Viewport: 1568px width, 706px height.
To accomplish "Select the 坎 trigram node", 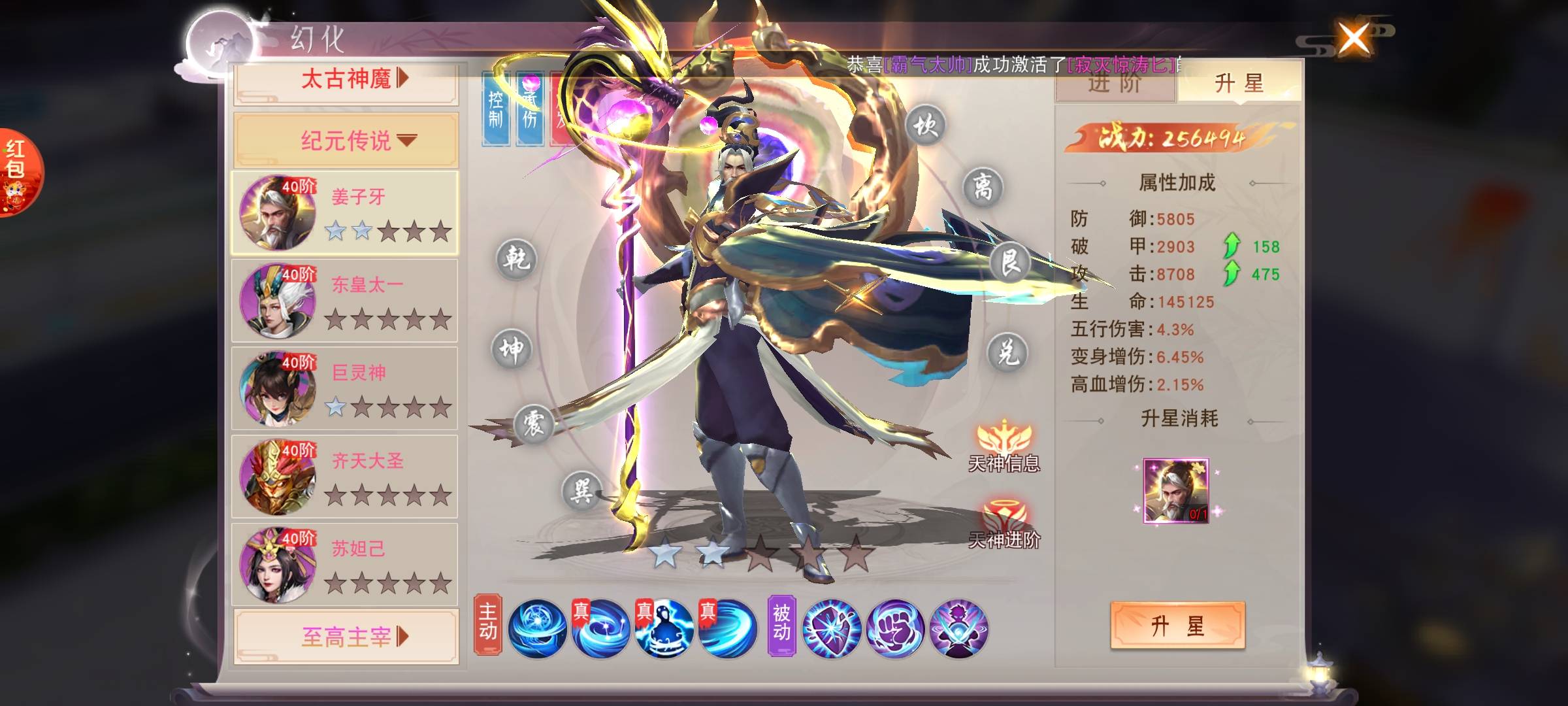I will [925, 124].
